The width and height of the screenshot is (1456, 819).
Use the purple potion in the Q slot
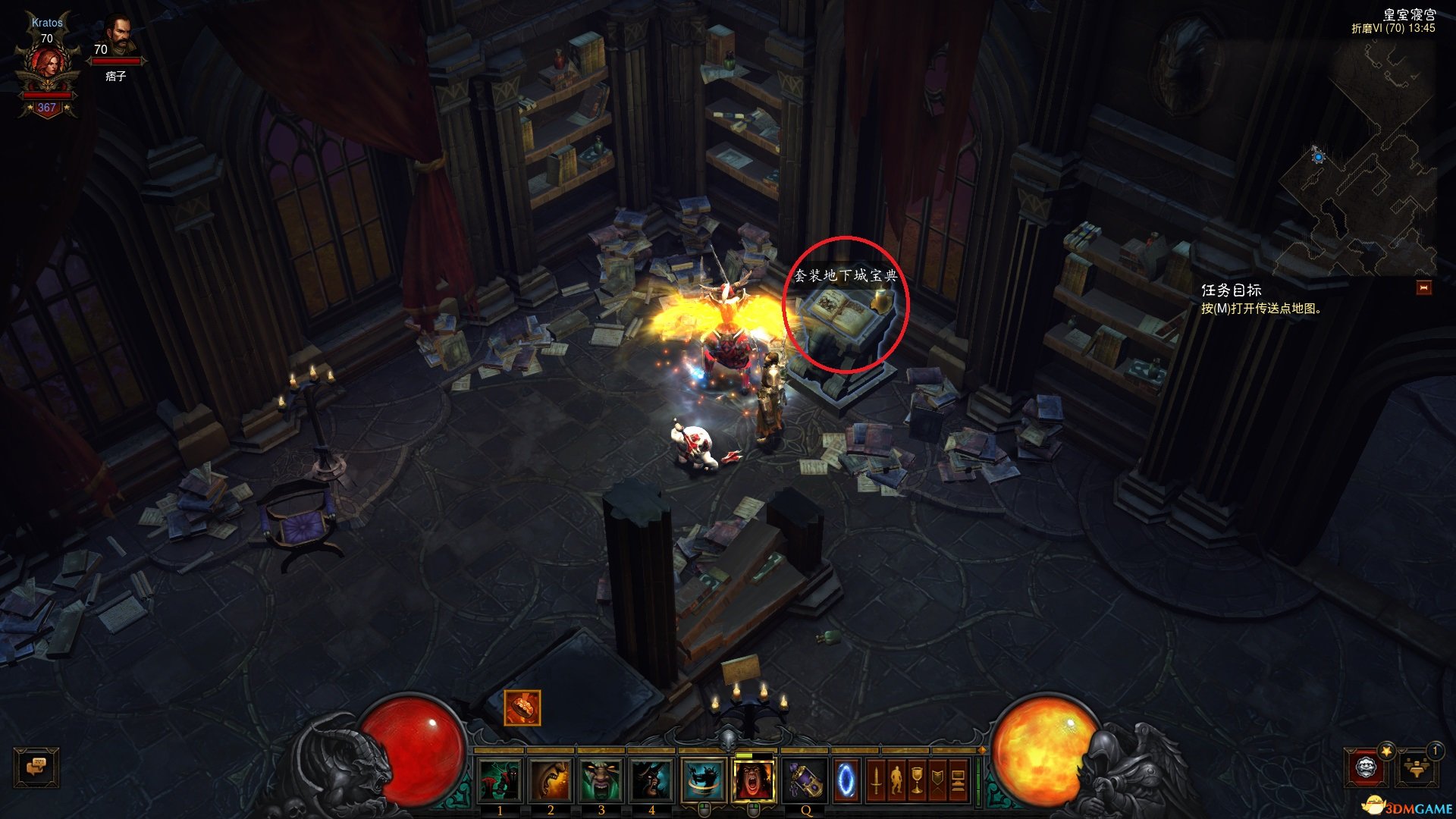pyautogui.click(x=805, y=780)
